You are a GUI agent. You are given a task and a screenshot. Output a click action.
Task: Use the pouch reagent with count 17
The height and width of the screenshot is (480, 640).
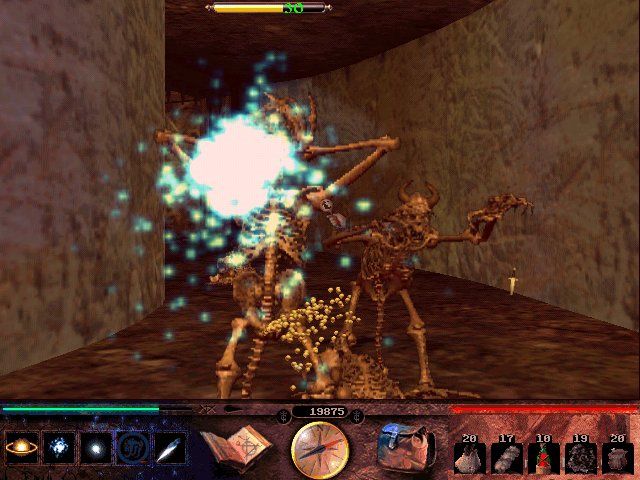pyautogui.click(x=506, y=455)
